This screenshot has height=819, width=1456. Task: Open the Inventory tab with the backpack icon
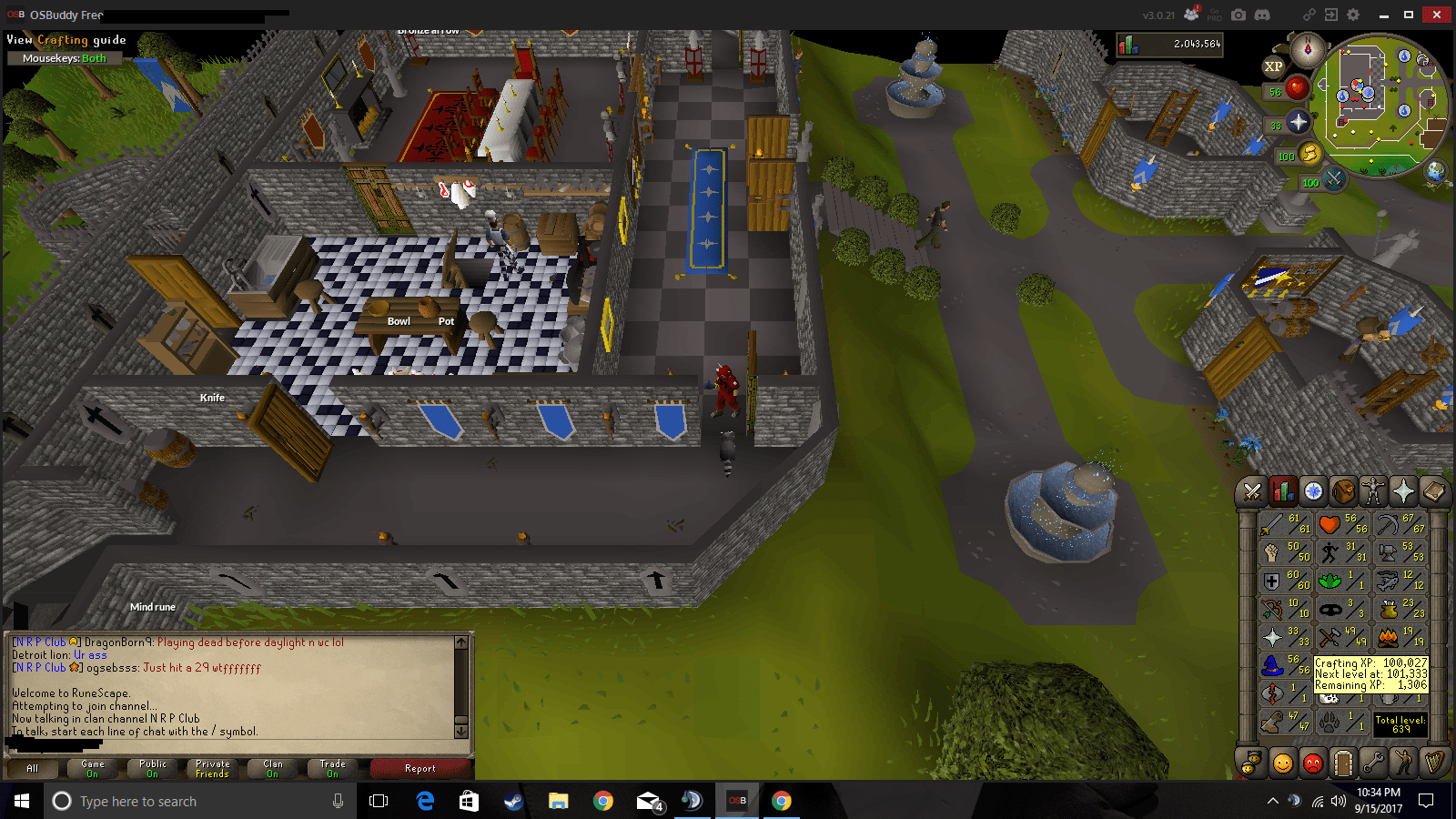coord(1342,492)
